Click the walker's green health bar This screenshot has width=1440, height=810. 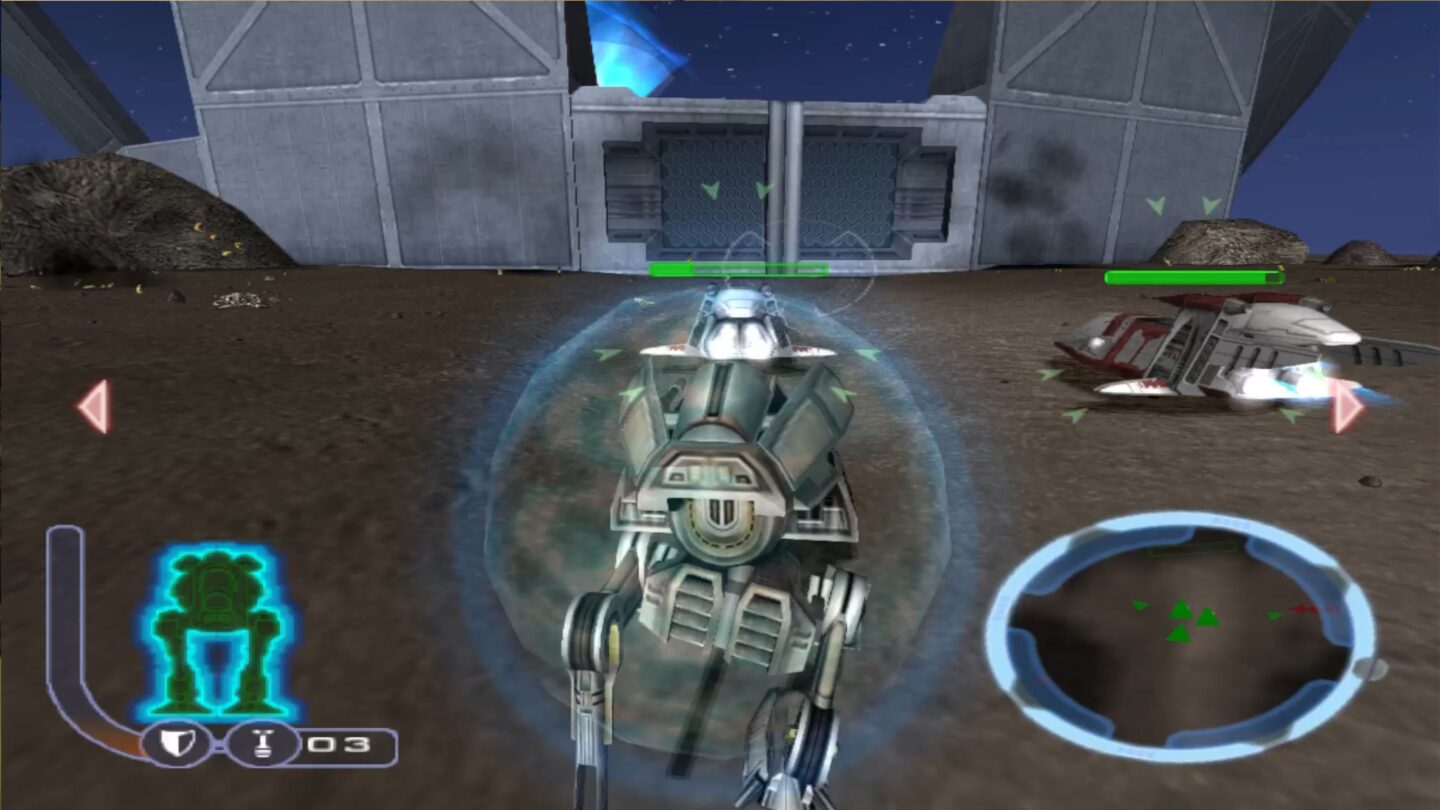(x=738, y=268)
